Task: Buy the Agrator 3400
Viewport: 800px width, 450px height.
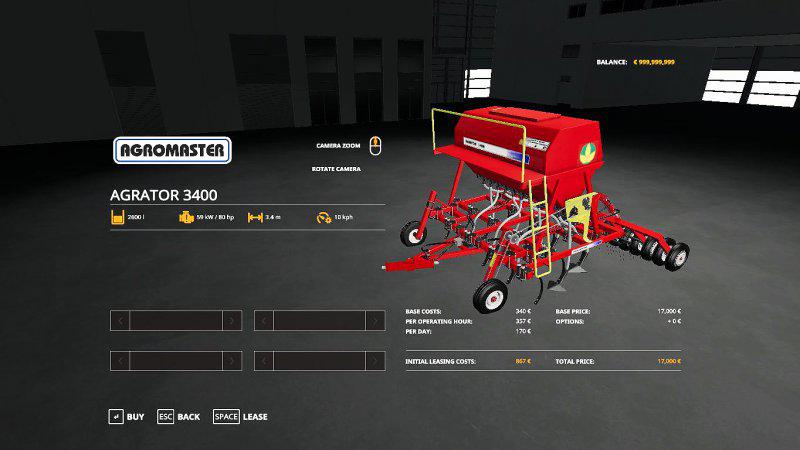Action: [127, 416]
